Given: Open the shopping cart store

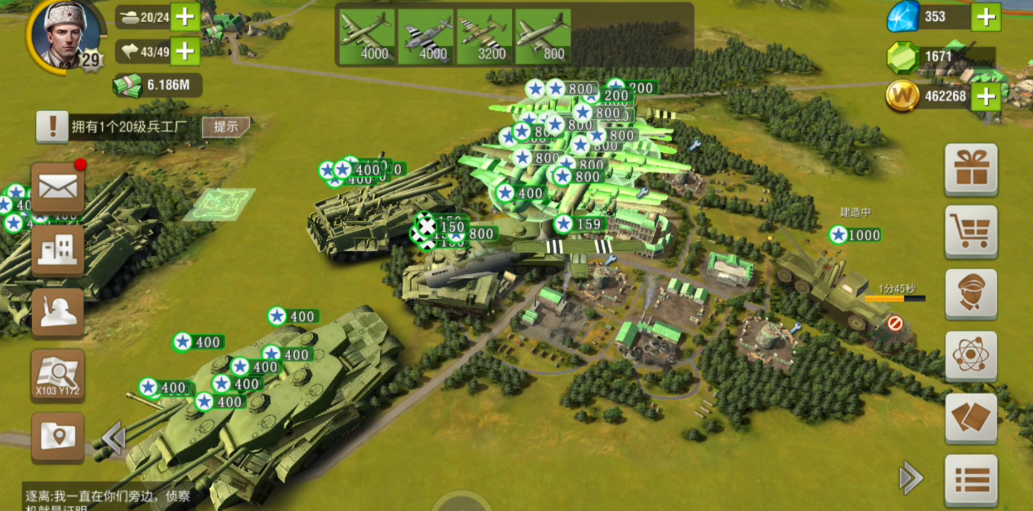Looking at the screenshot, I should [x=971, y=231].
